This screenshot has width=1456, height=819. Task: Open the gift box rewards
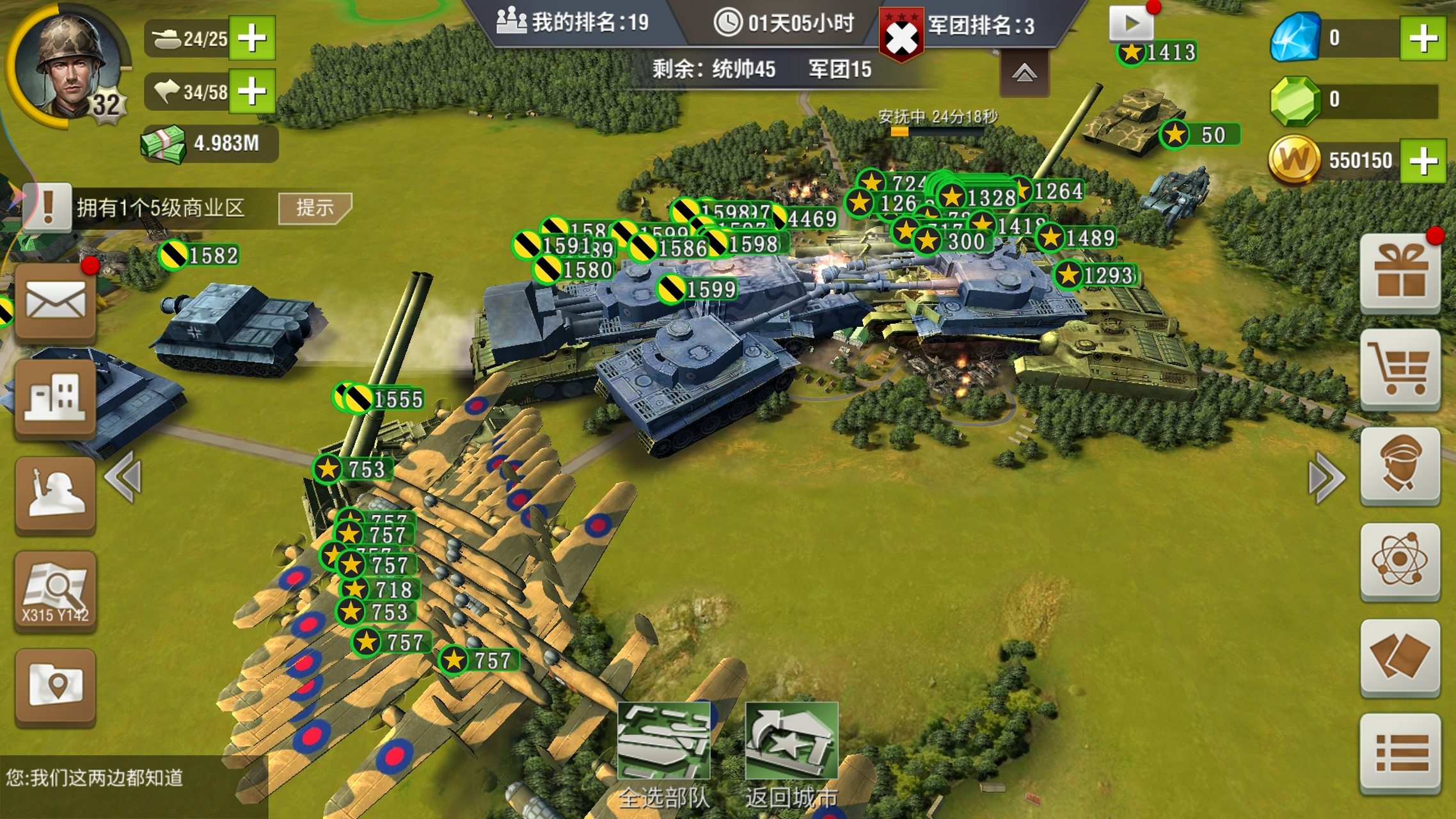pos(1400,274)
